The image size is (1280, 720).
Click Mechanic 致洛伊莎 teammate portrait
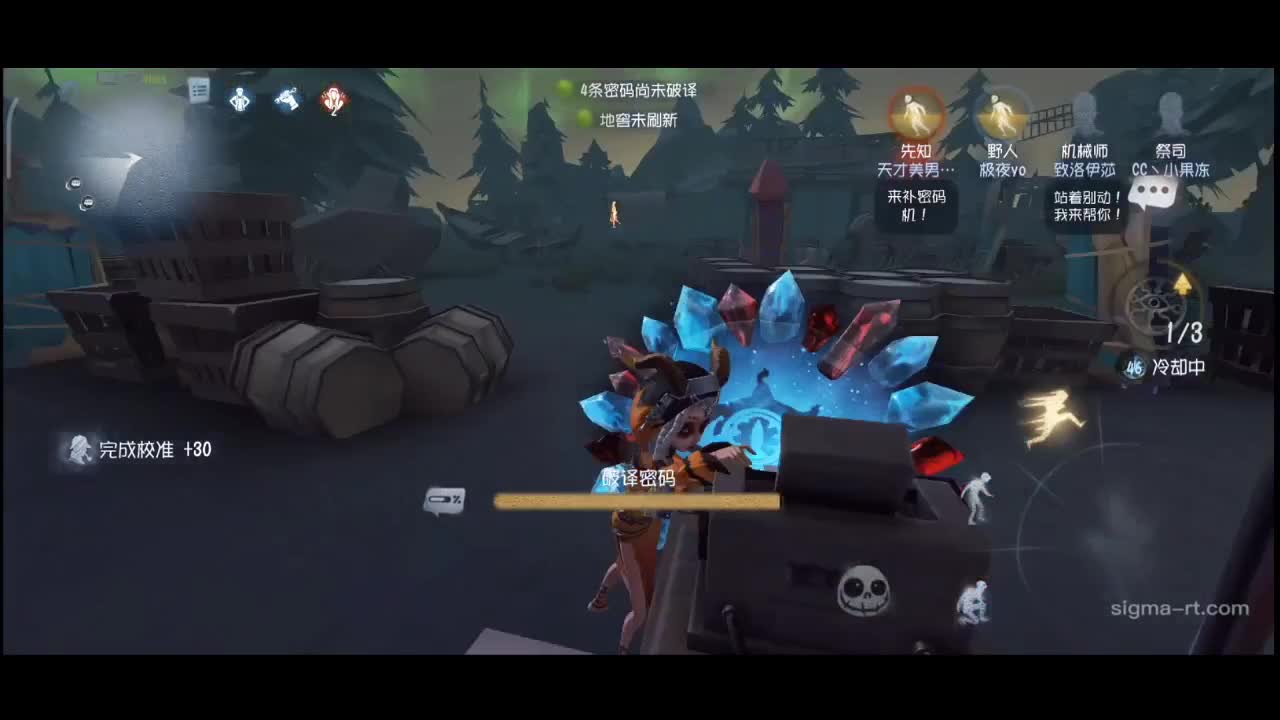(1086, 113)
